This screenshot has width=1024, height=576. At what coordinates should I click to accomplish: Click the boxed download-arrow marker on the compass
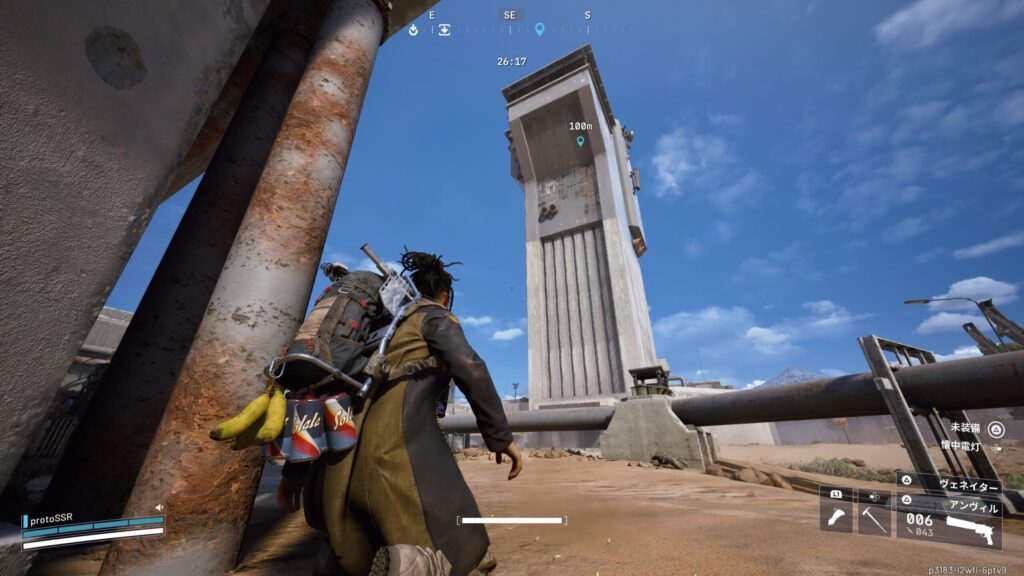tap(443, 30)
